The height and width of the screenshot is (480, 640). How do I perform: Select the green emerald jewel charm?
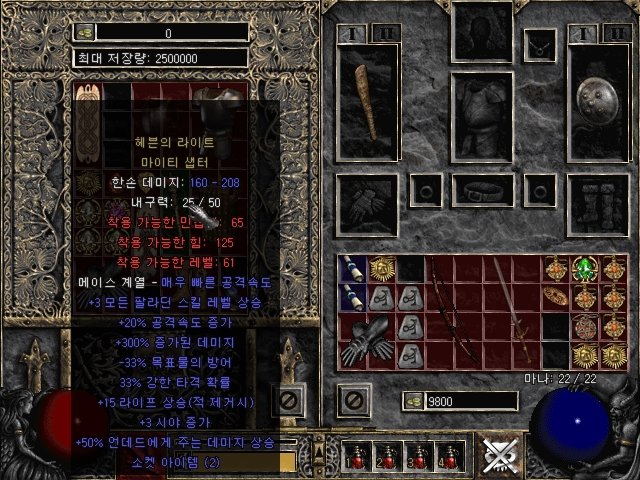(x=583, y=269)
